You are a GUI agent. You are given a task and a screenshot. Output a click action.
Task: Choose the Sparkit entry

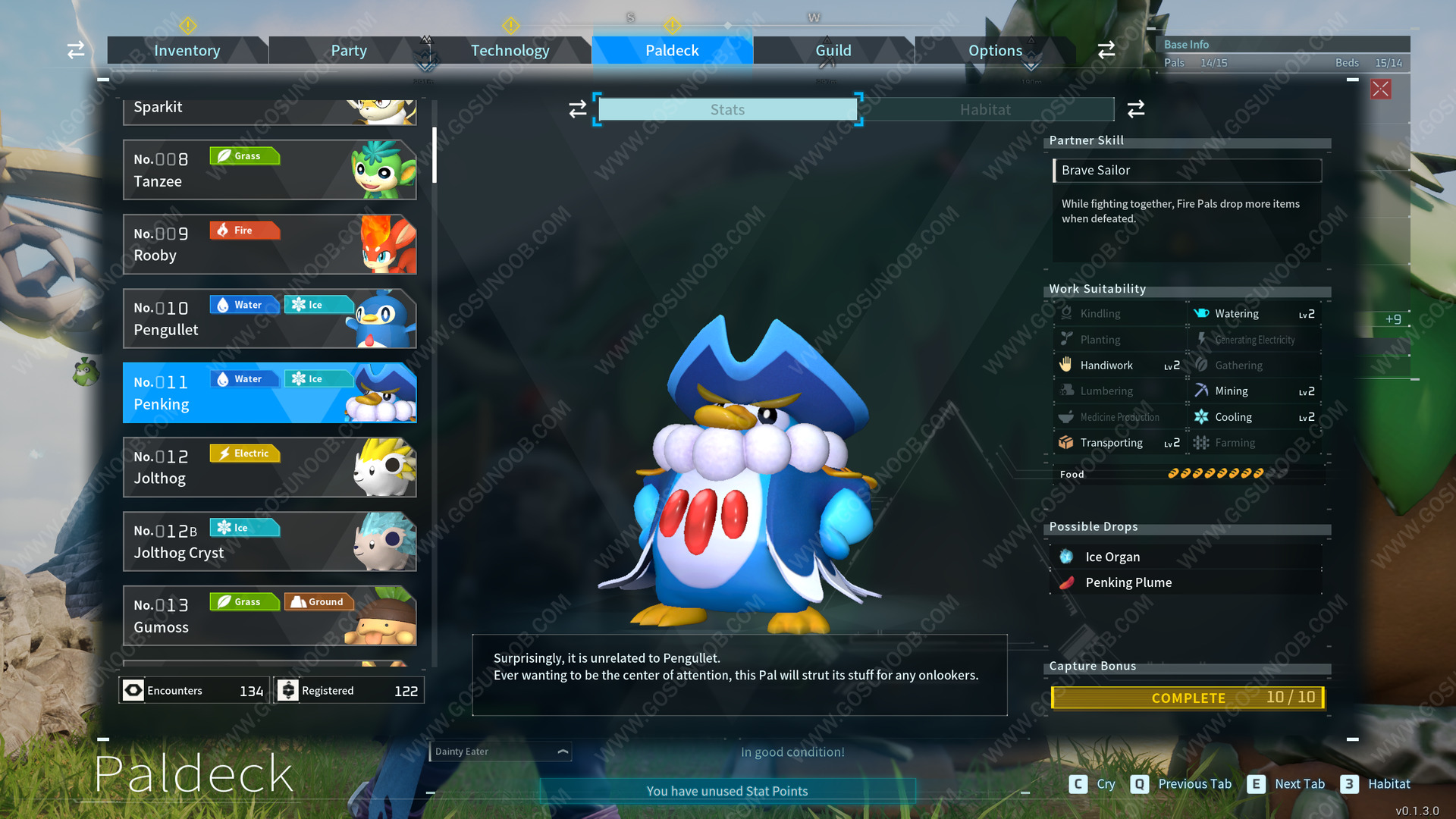(269, 111)
